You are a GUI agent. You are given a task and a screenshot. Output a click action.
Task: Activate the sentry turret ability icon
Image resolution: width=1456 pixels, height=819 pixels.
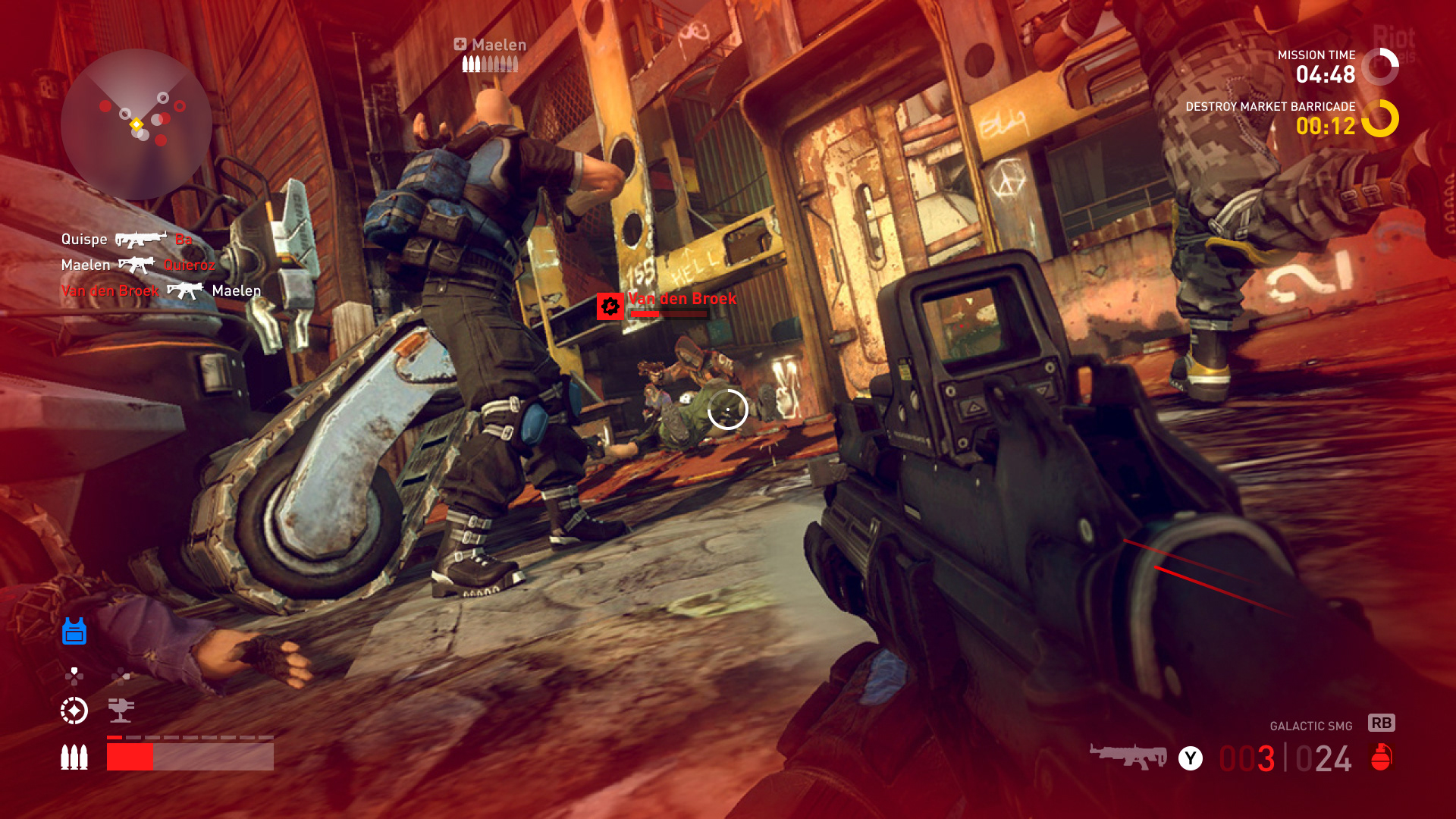[x=121, y=710]
